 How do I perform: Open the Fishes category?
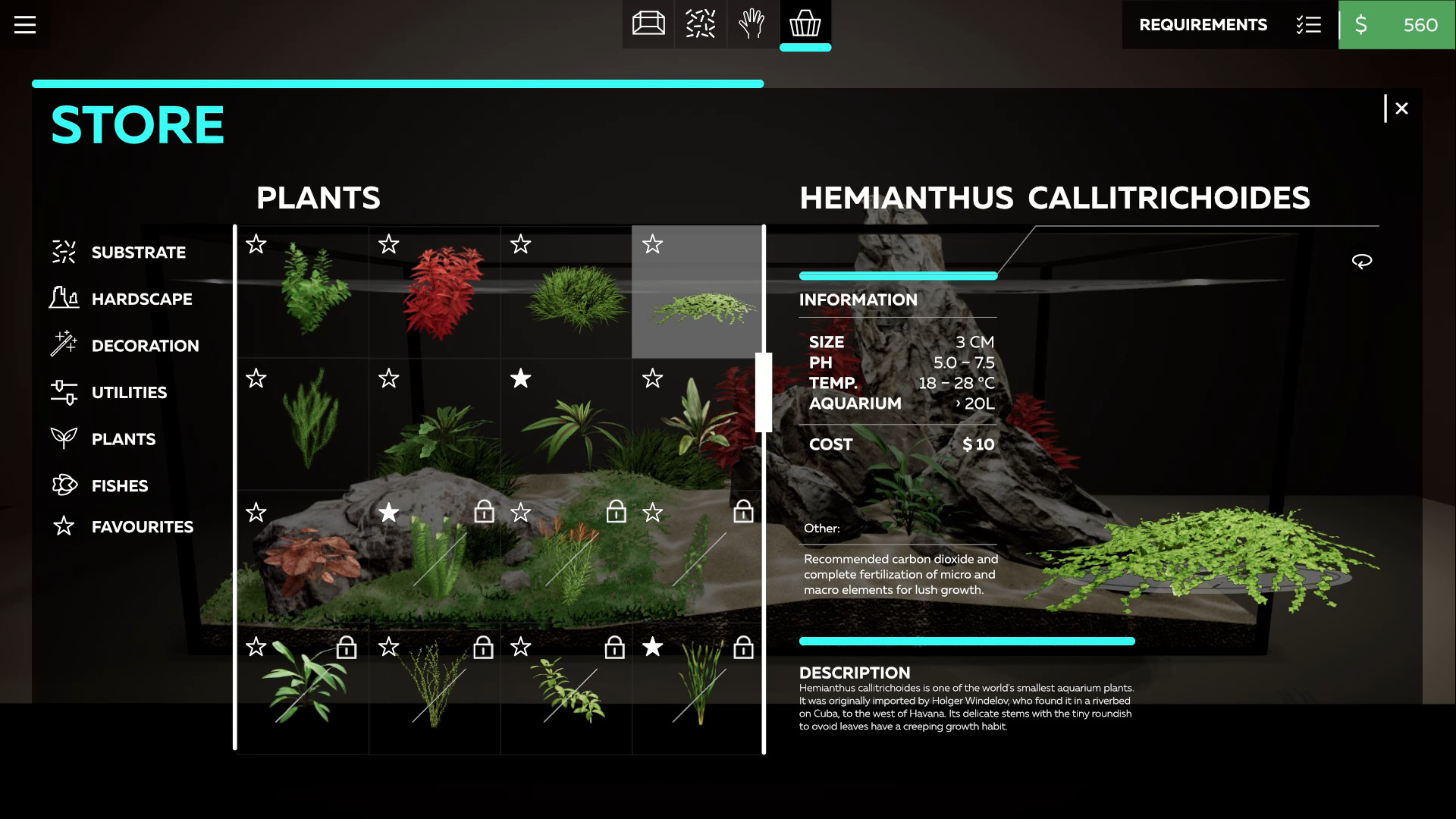119,485
